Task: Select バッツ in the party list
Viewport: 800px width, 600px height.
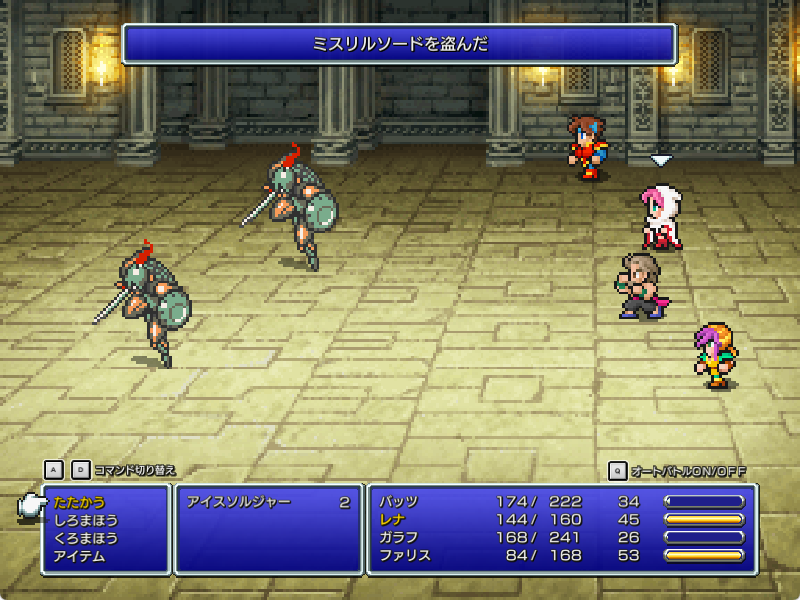Action: coord(399,502)
